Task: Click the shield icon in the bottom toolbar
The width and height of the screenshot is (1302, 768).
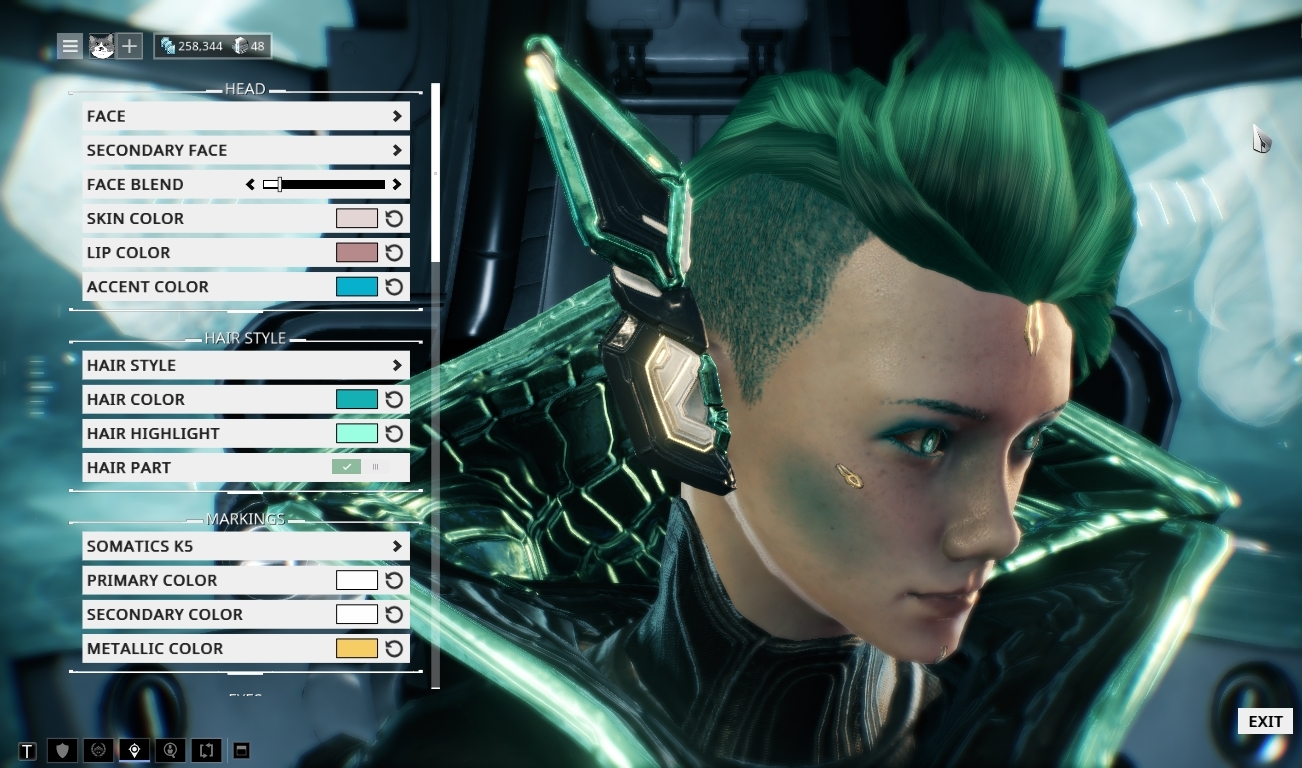Action: [x=63, y=749]
